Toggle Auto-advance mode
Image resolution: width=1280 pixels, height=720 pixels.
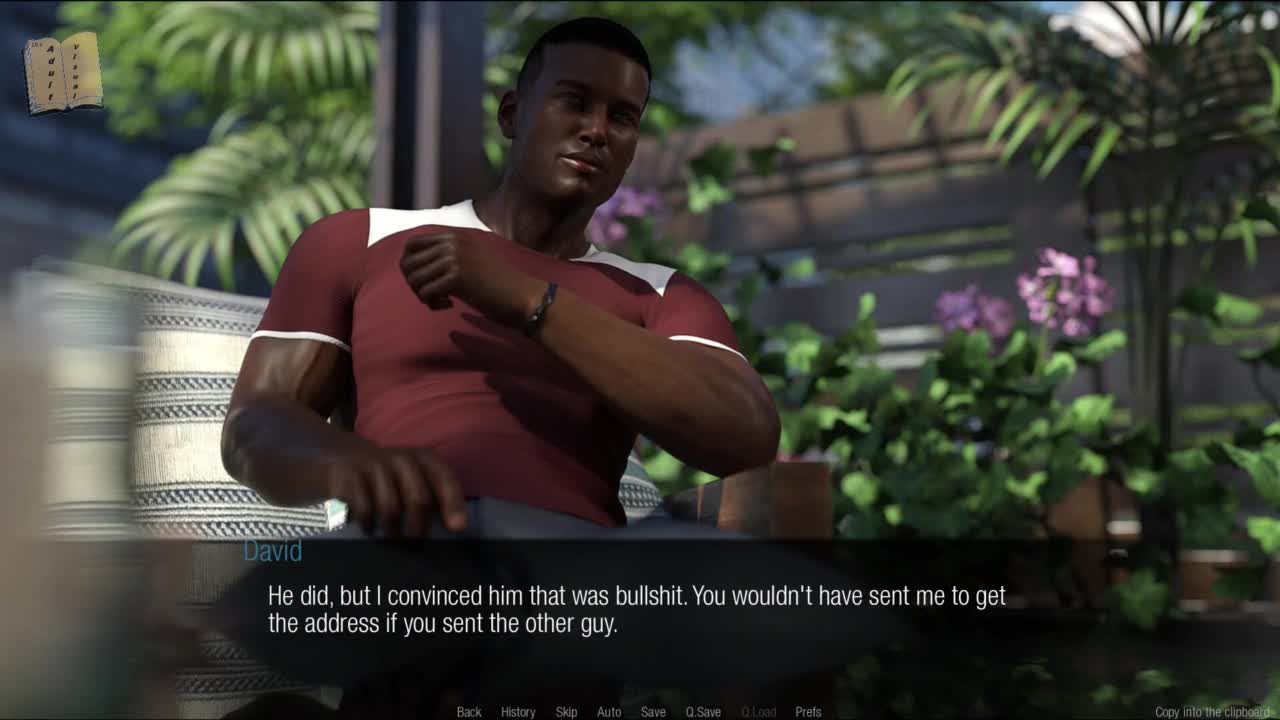609,712
